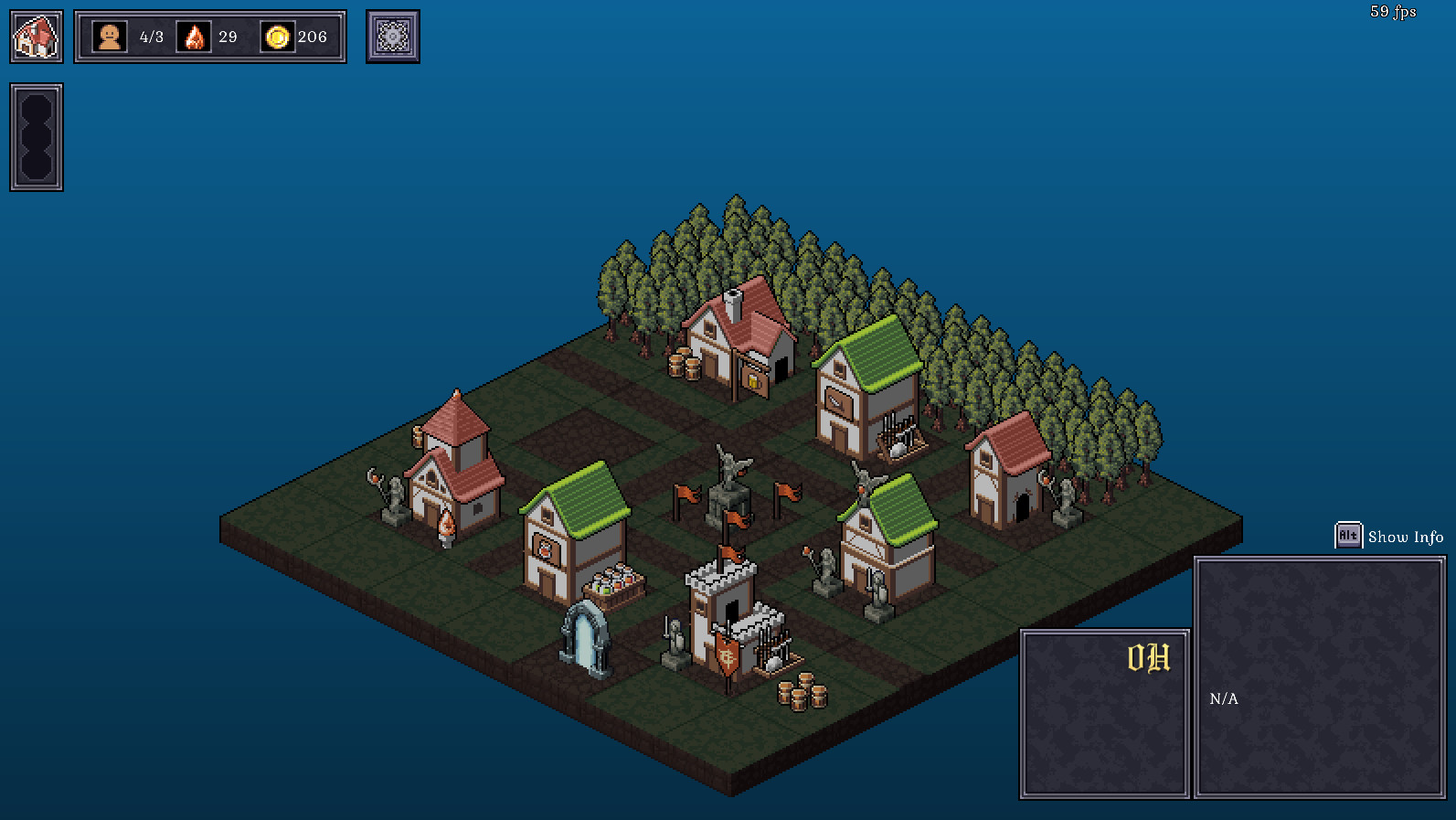Click the OH label on the bottom panel
Screen dimensions: 1456x820
(1150, 655)
